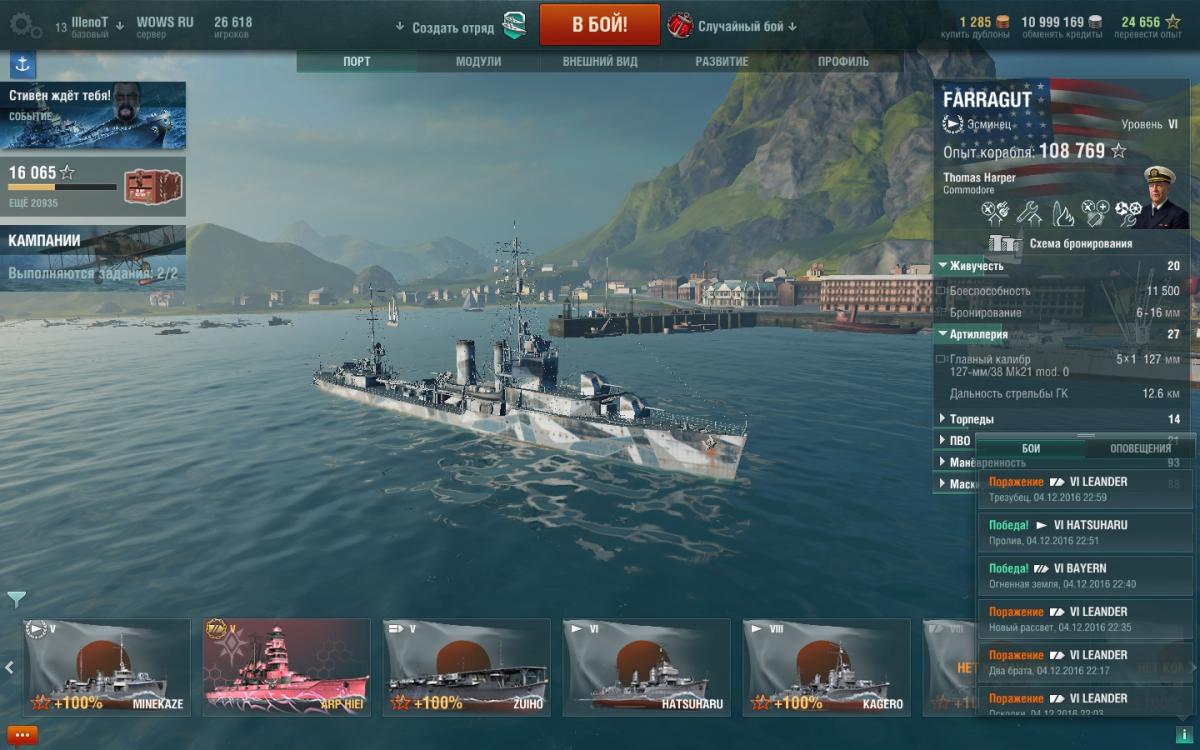Select the Minekaze ship in the carousel
This screenshot has width=1200, height=750.
107,667
